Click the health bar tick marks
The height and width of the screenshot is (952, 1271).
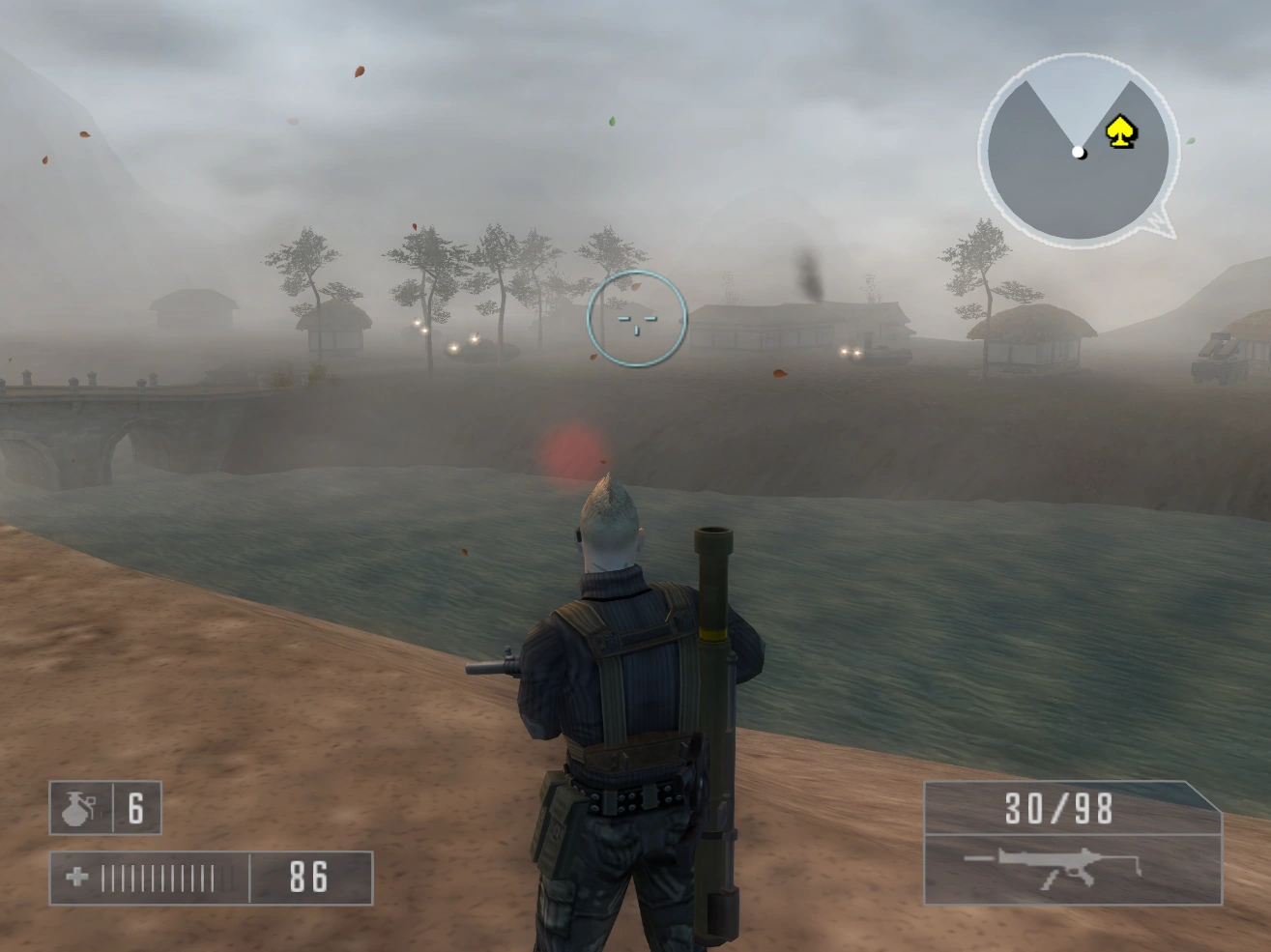[159, 880]
